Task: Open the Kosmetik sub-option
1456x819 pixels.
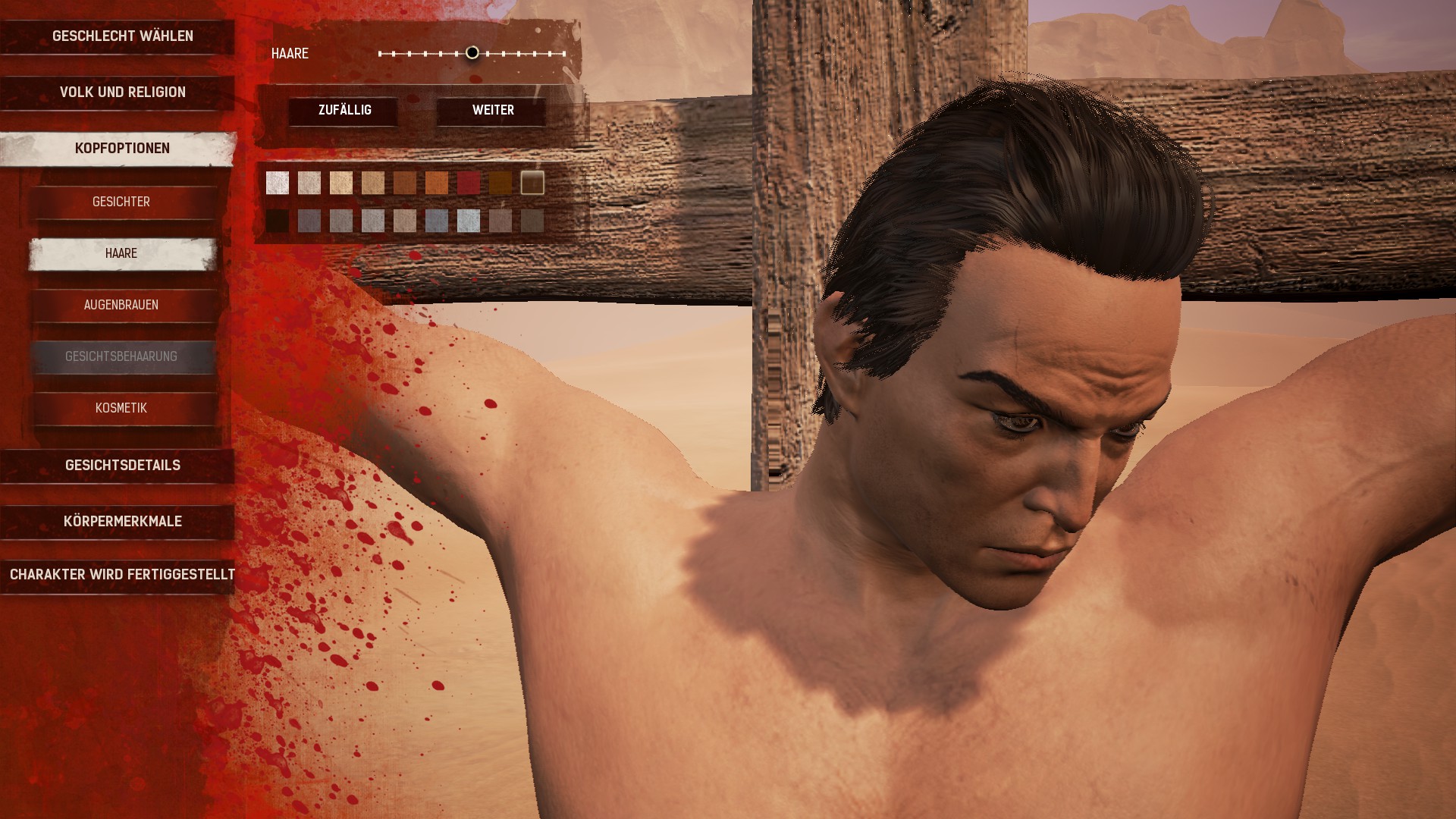Action: pyautogui.click(x=121, y=409)
